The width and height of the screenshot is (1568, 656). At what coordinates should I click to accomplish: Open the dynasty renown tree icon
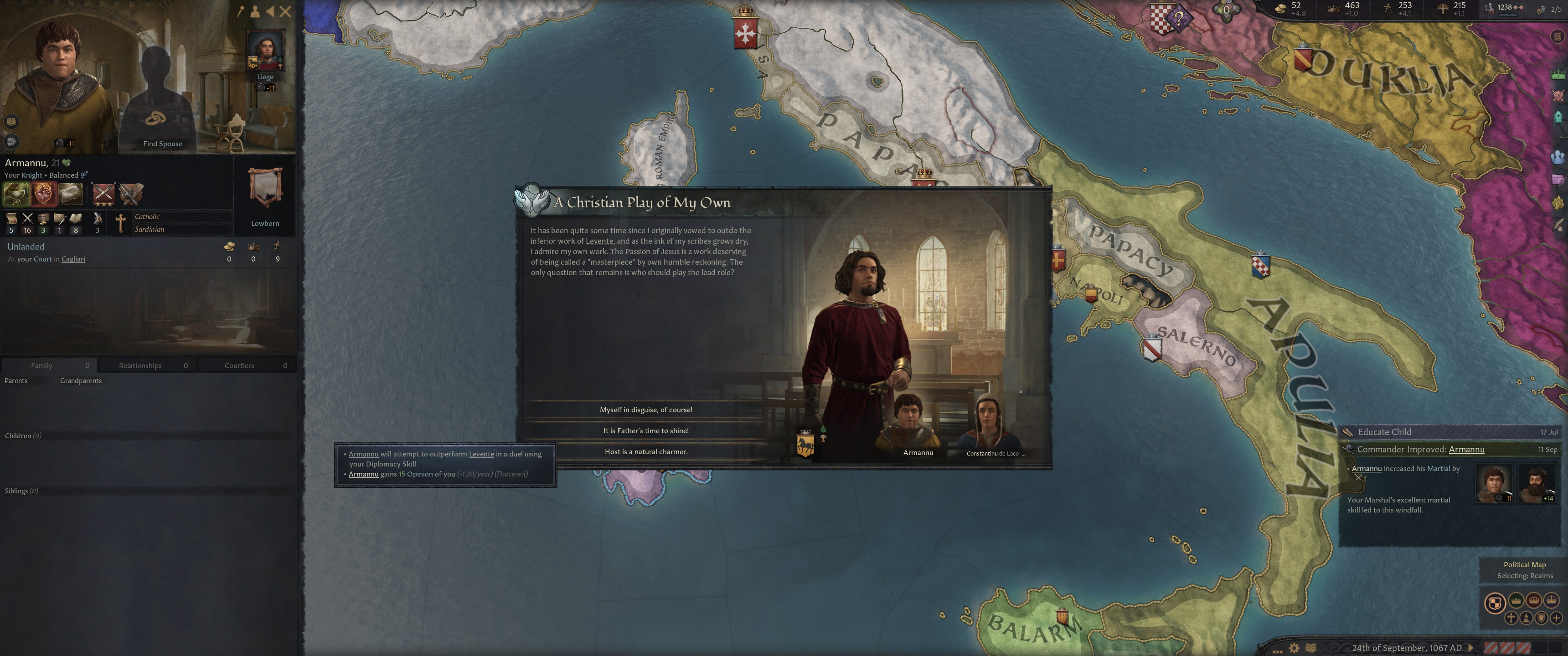(1443, 9)
